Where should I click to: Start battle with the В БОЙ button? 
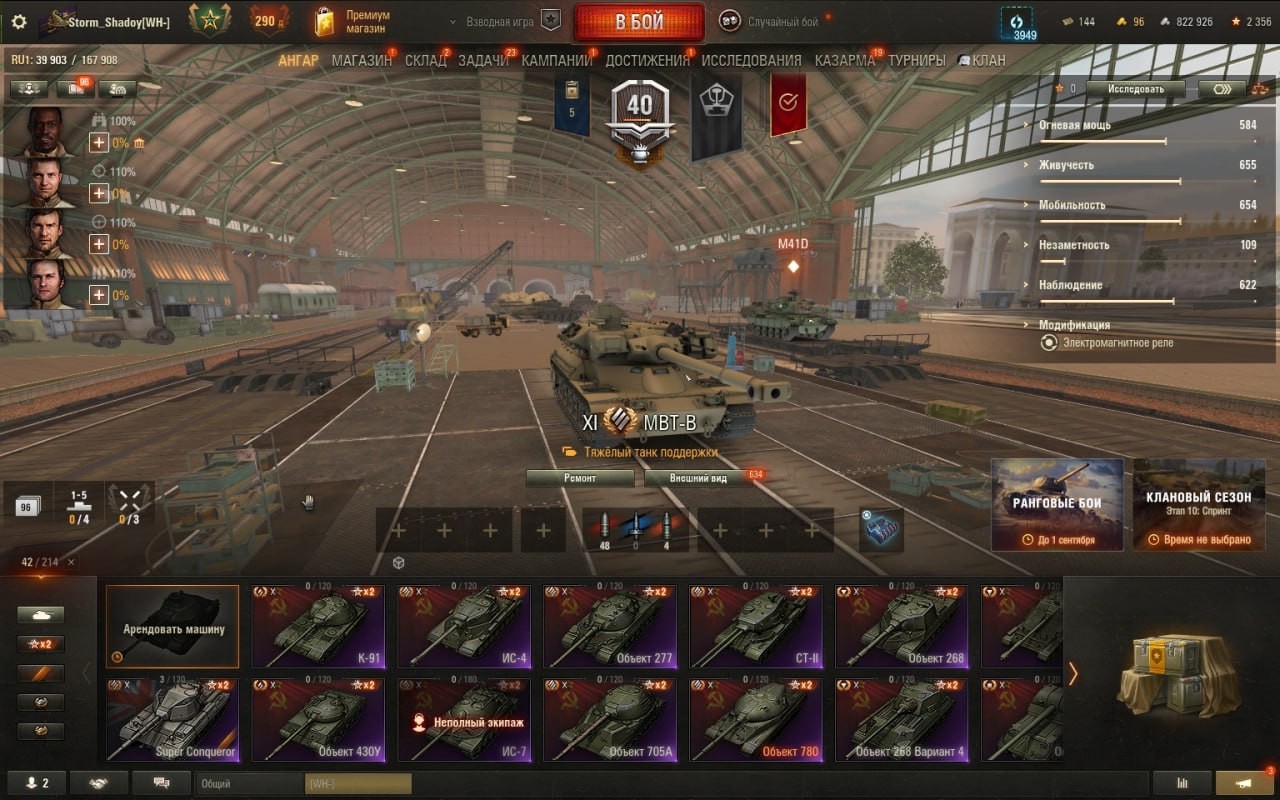638,22
